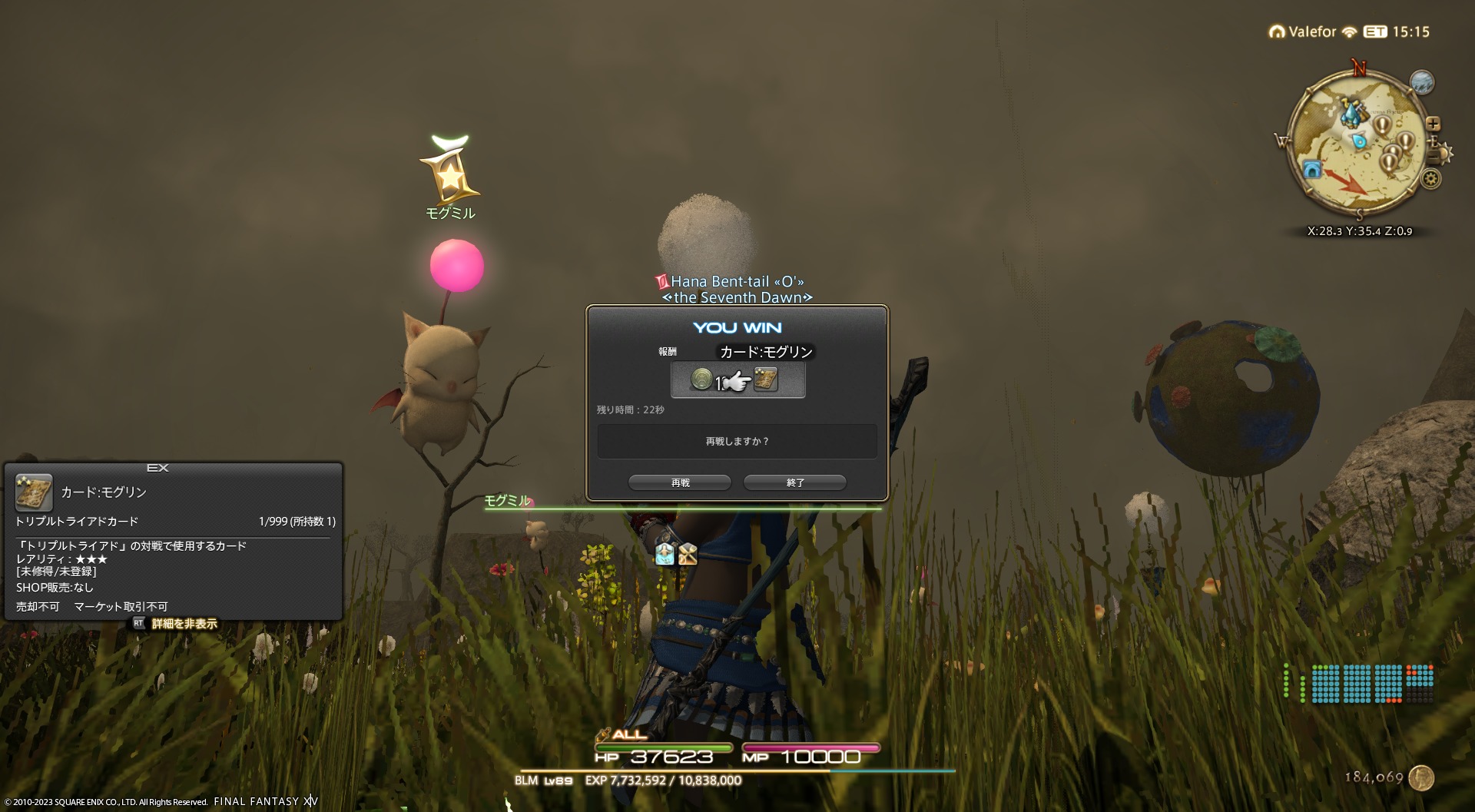
Task: Zoom out the minimap with the minus button
Action: 1434,157
